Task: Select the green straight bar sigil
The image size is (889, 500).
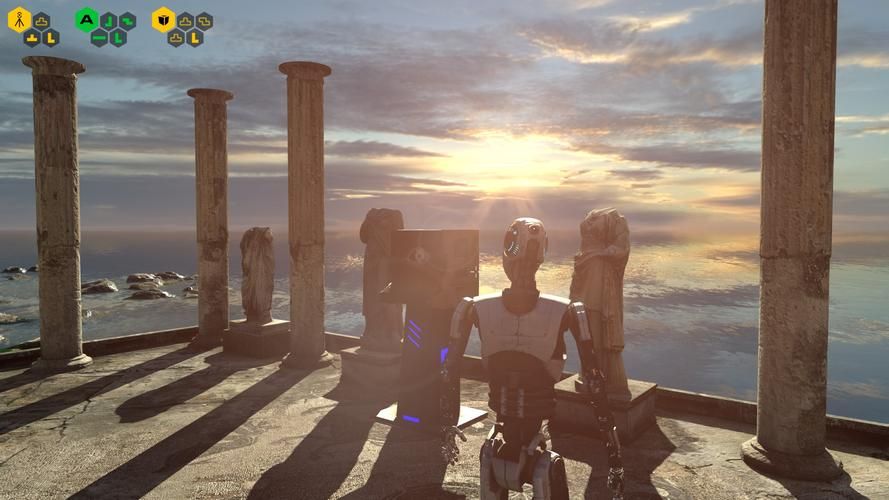Action: coord(99,38)
